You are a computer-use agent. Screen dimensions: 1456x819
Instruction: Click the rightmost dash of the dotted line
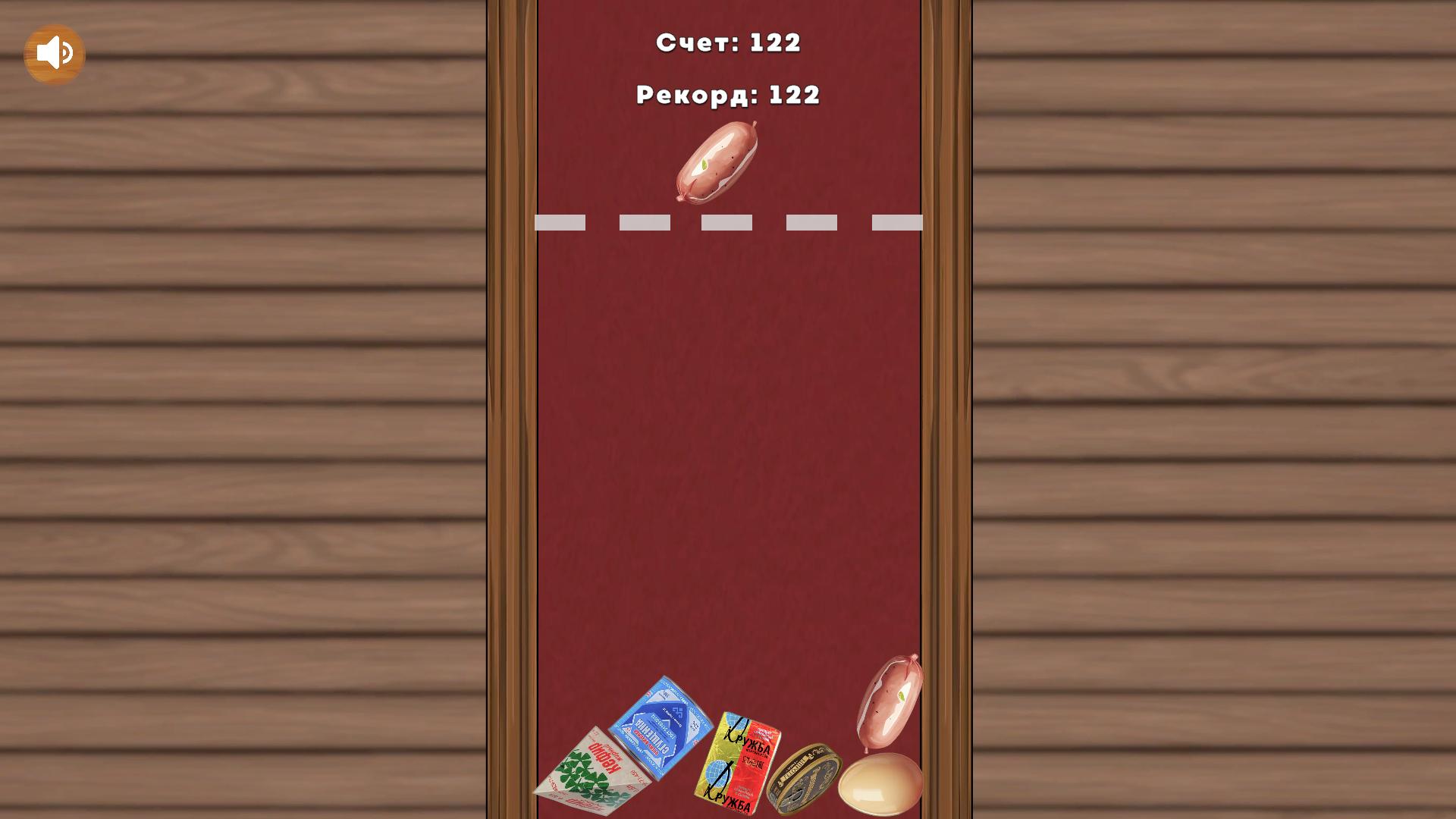point(897,222)
